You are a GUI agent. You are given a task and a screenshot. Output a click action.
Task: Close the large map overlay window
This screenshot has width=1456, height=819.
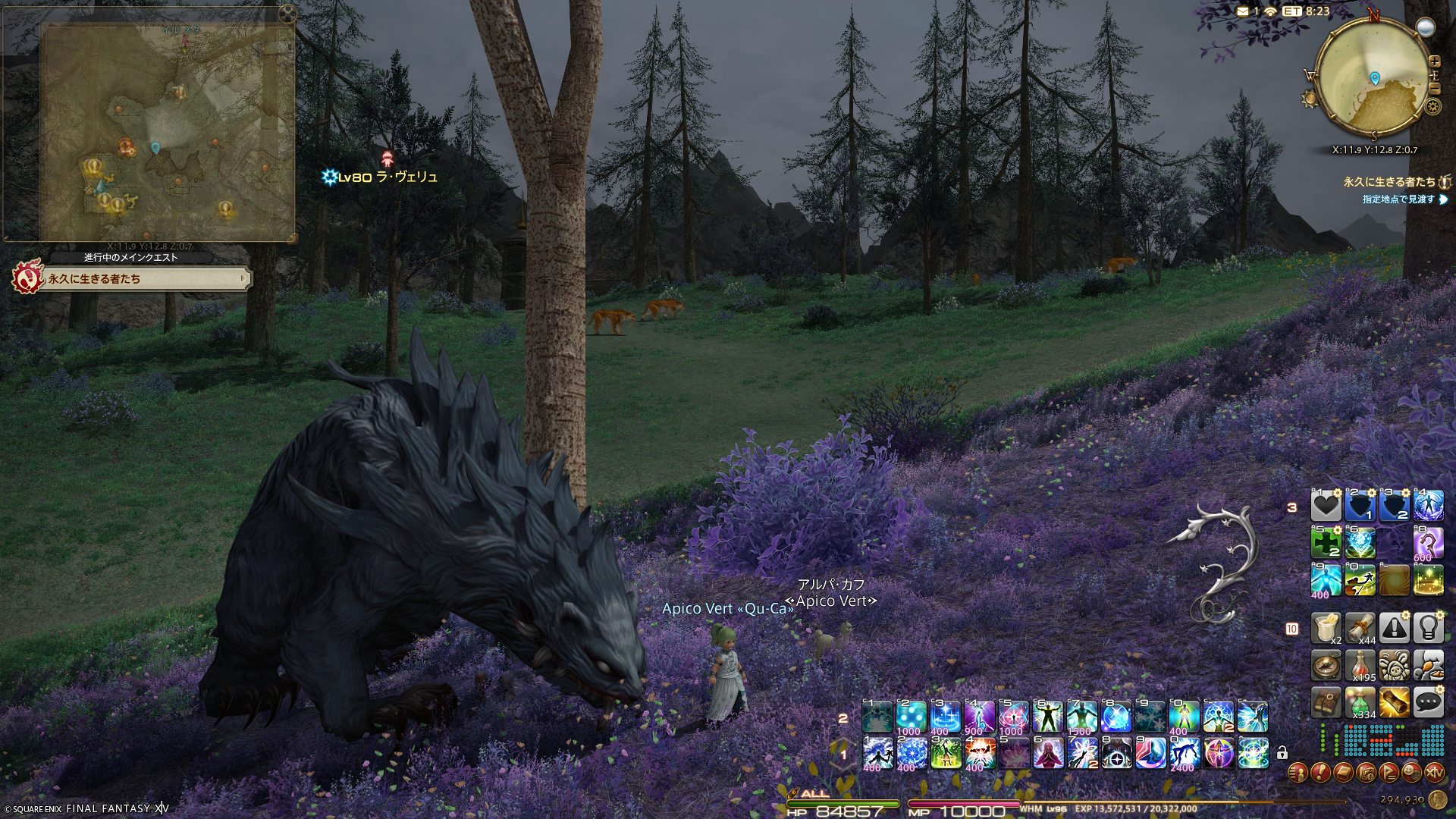pyautogui.click(x=287, y=13)
